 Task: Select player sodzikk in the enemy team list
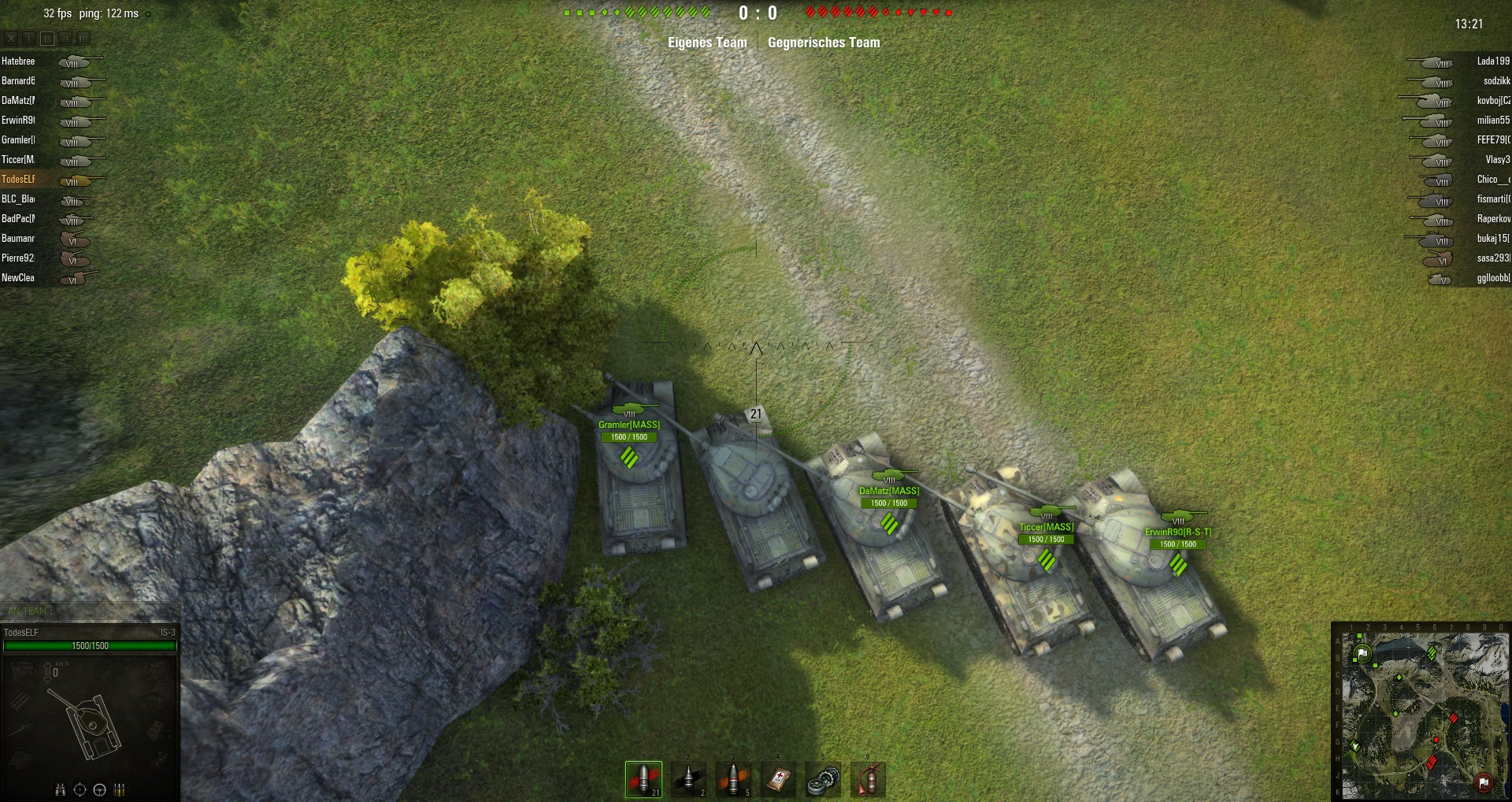pos(1495,81)
